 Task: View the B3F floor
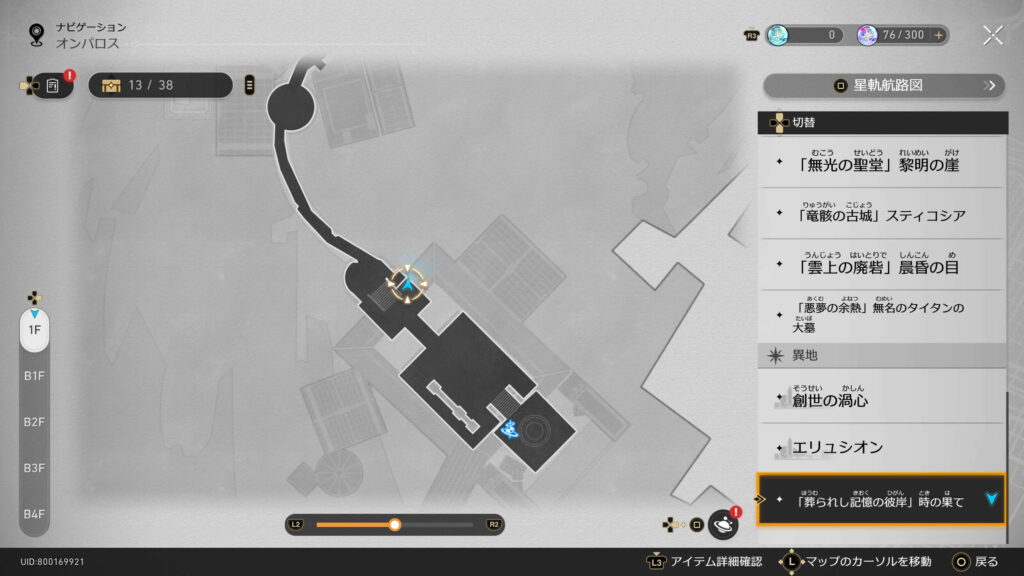click(34, 468)
